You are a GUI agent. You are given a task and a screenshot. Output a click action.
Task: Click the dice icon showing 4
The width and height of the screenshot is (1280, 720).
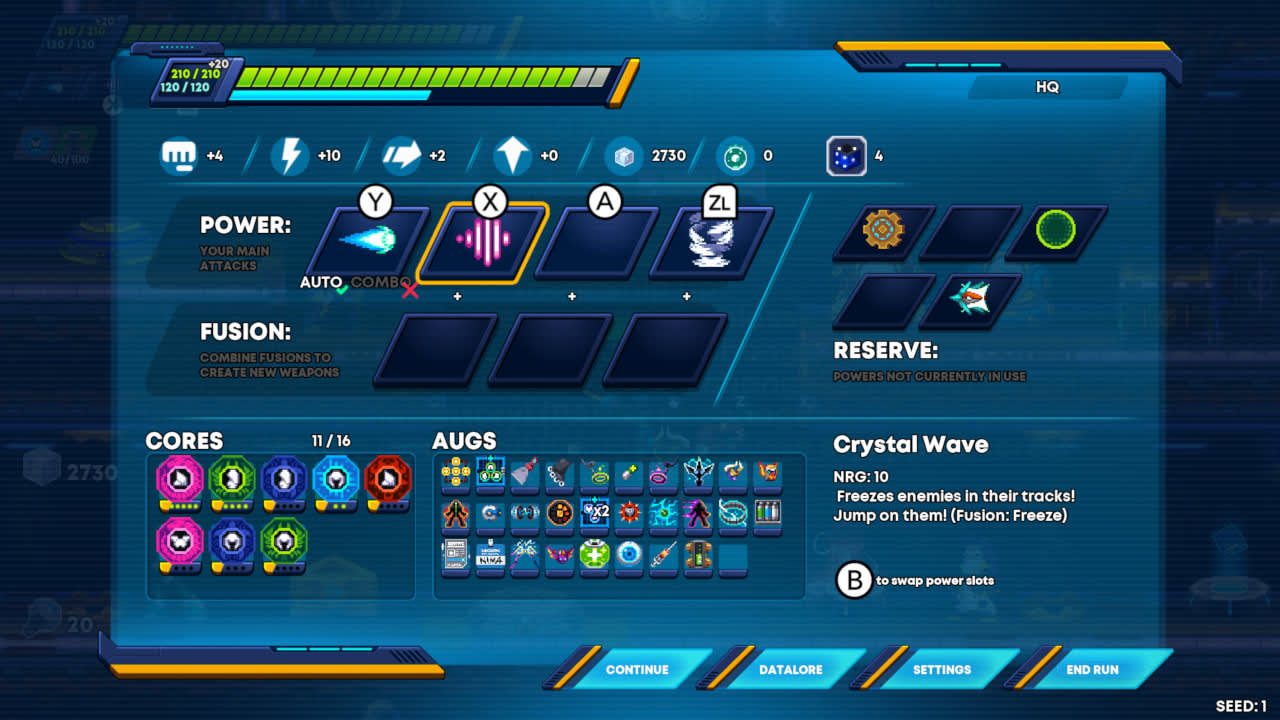[x=846, y=155]
